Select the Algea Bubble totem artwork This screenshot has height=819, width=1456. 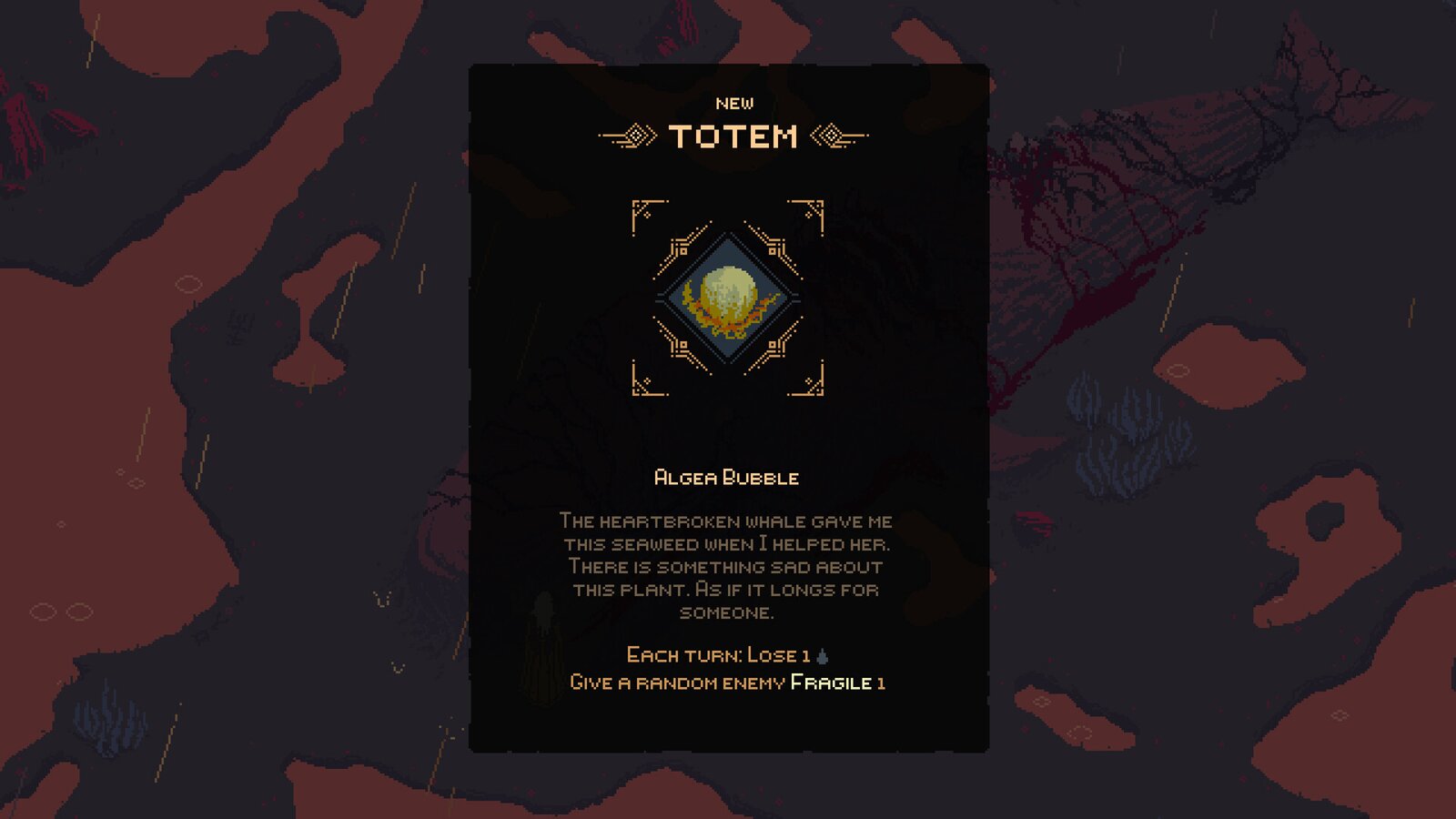click(728, 296)
